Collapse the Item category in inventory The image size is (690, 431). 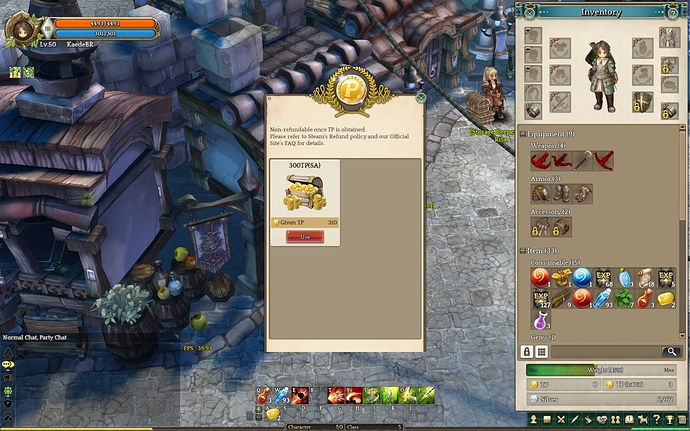[525, 250]
